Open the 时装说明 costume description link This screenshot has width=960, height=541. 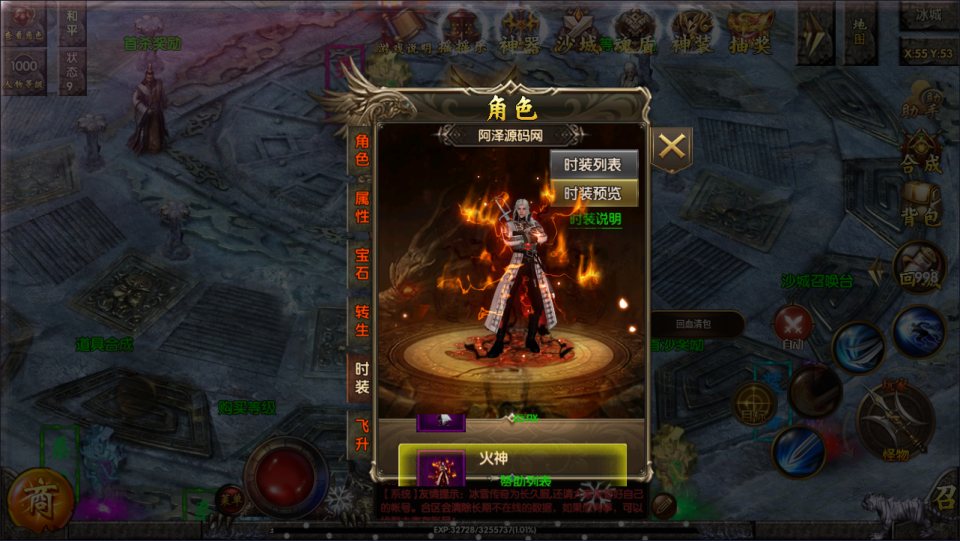tap(595, 219)
